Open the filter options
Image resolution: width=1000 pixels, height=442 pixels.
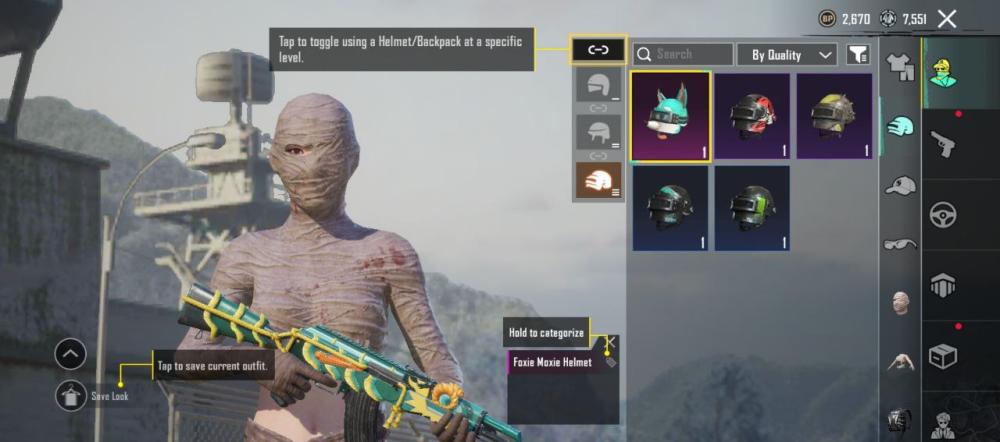click(857, 54)
